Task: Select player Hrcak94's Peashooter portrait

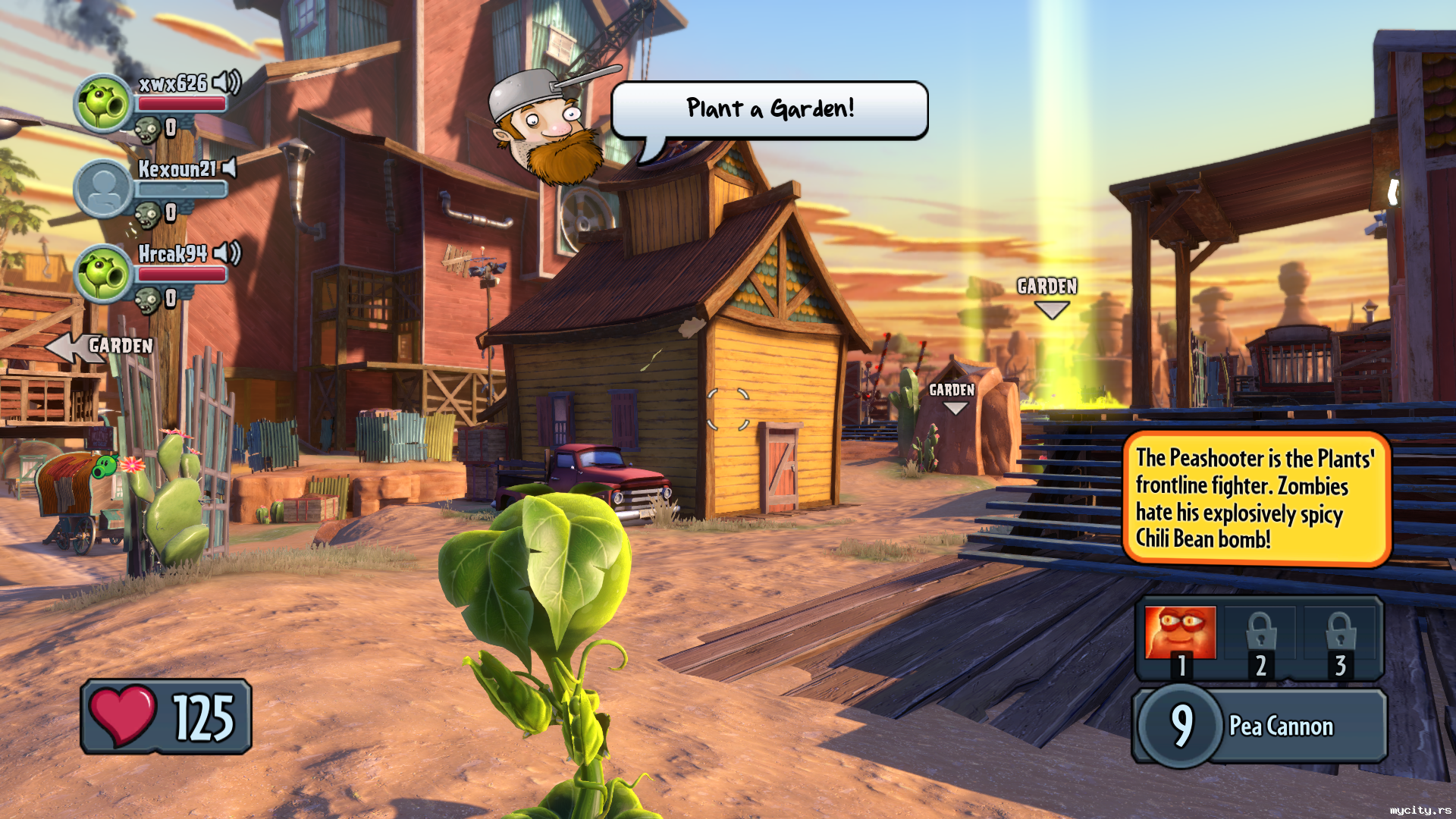Action: 103,274
